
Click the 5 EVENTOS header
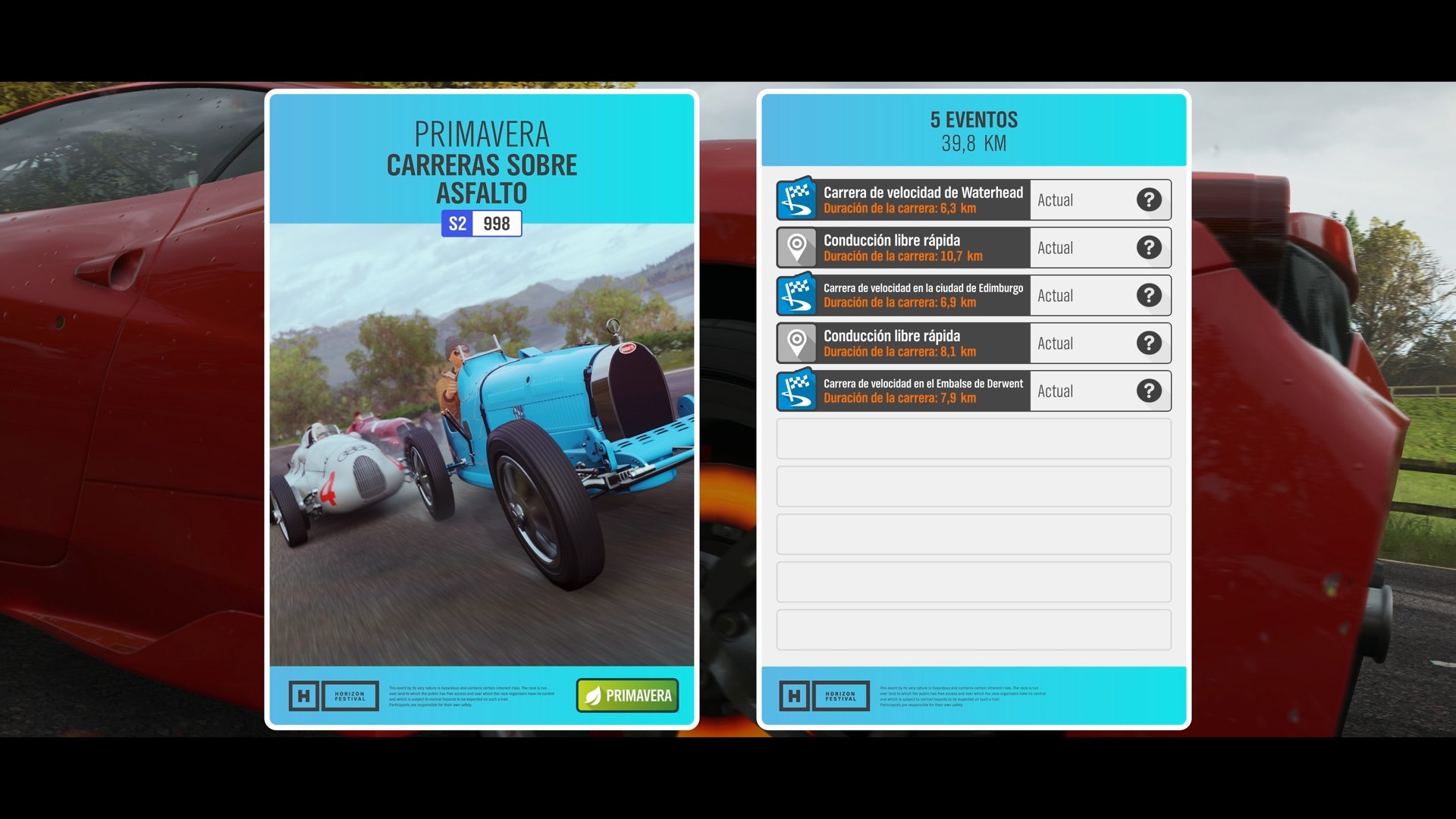coord(973,119)
